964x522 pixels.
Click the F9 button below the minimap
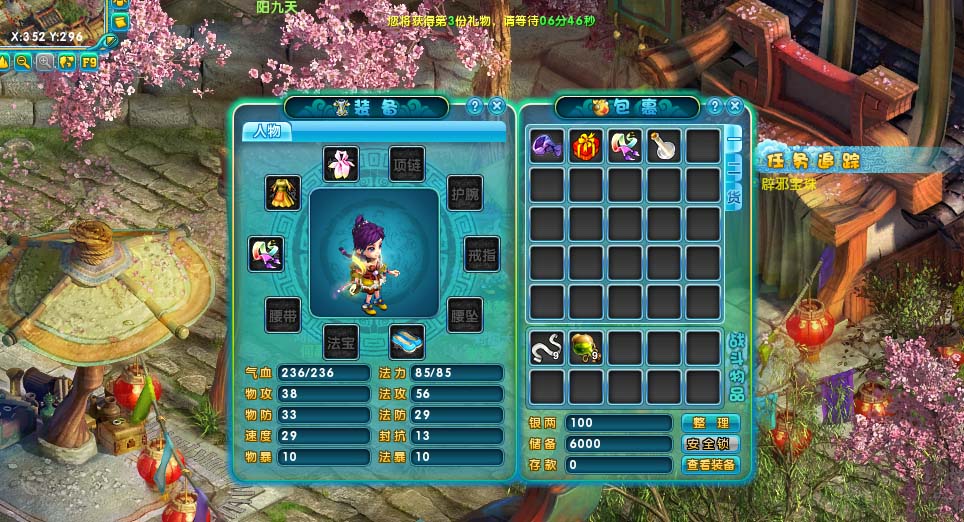coord(89,62)
